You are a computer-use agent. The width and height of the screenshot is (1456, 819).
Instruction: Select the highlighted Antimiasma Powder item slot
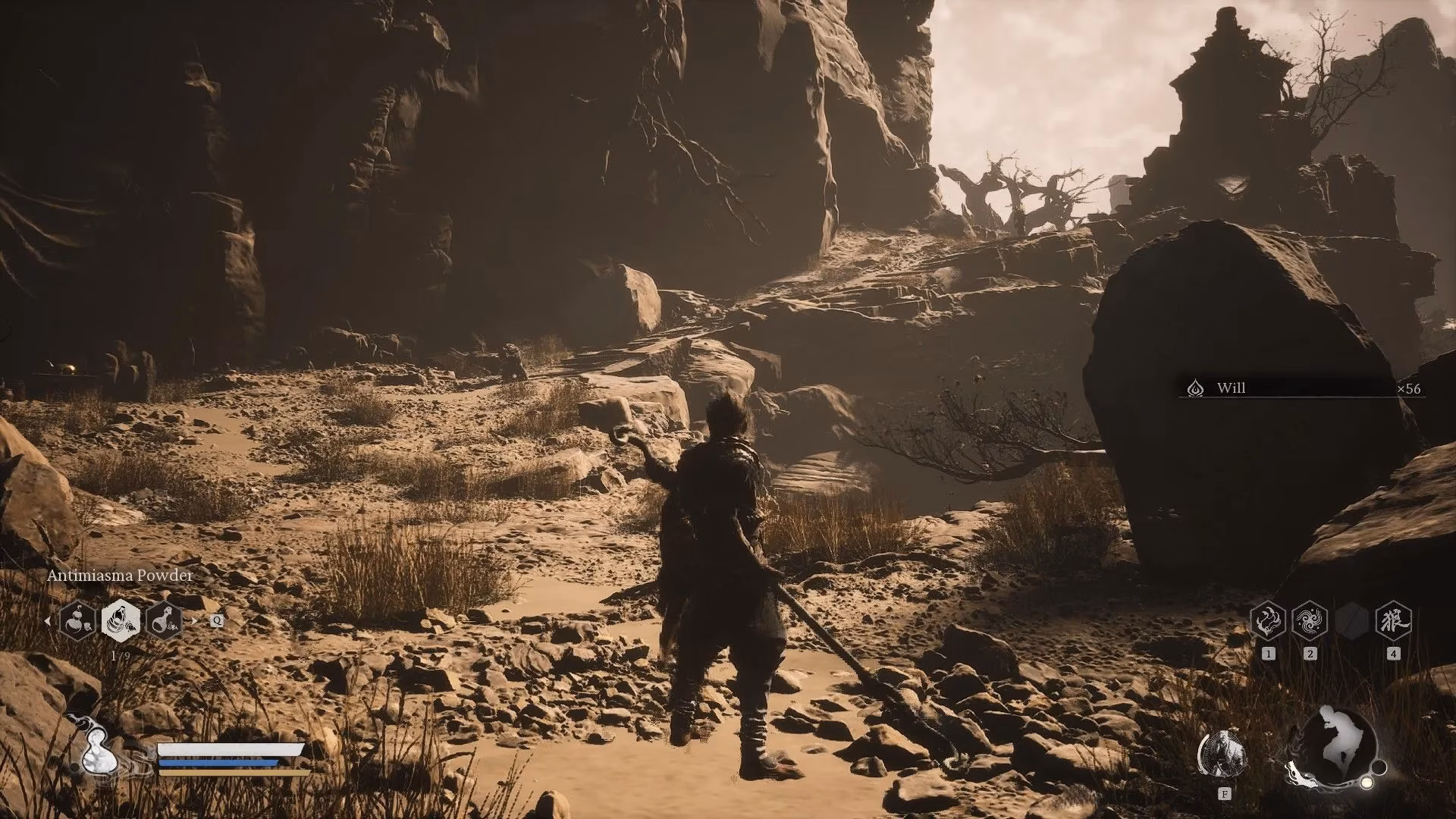click(121, 620)
